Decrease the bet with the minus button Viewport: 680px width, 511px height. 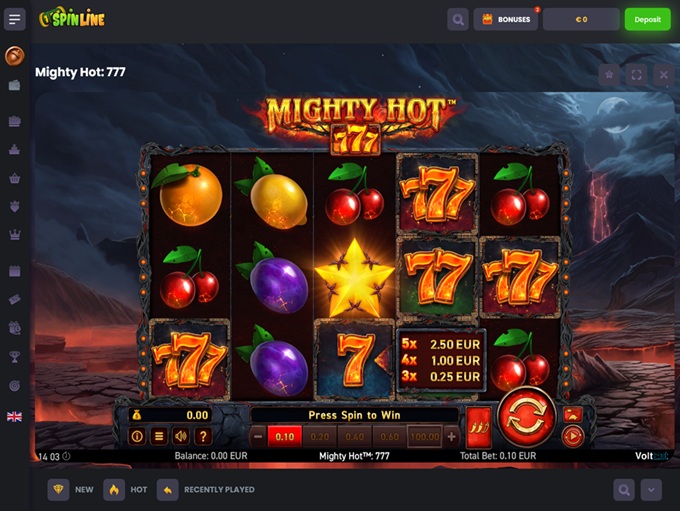click(258, 436)
